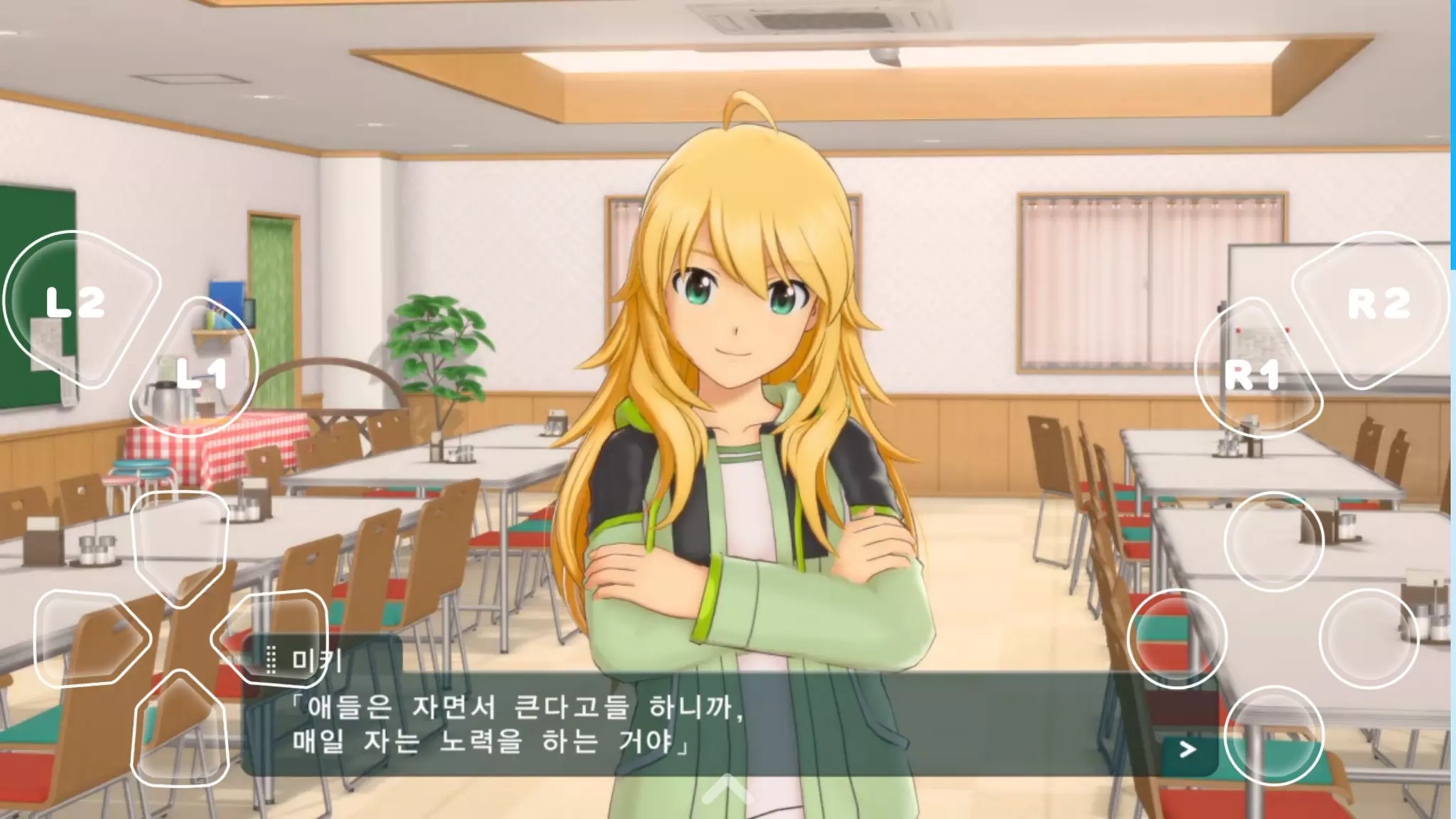The image size is (1456, 819).
Task: Expand the overlay menu chevron at screen bottom
Action: click(727, 788)
